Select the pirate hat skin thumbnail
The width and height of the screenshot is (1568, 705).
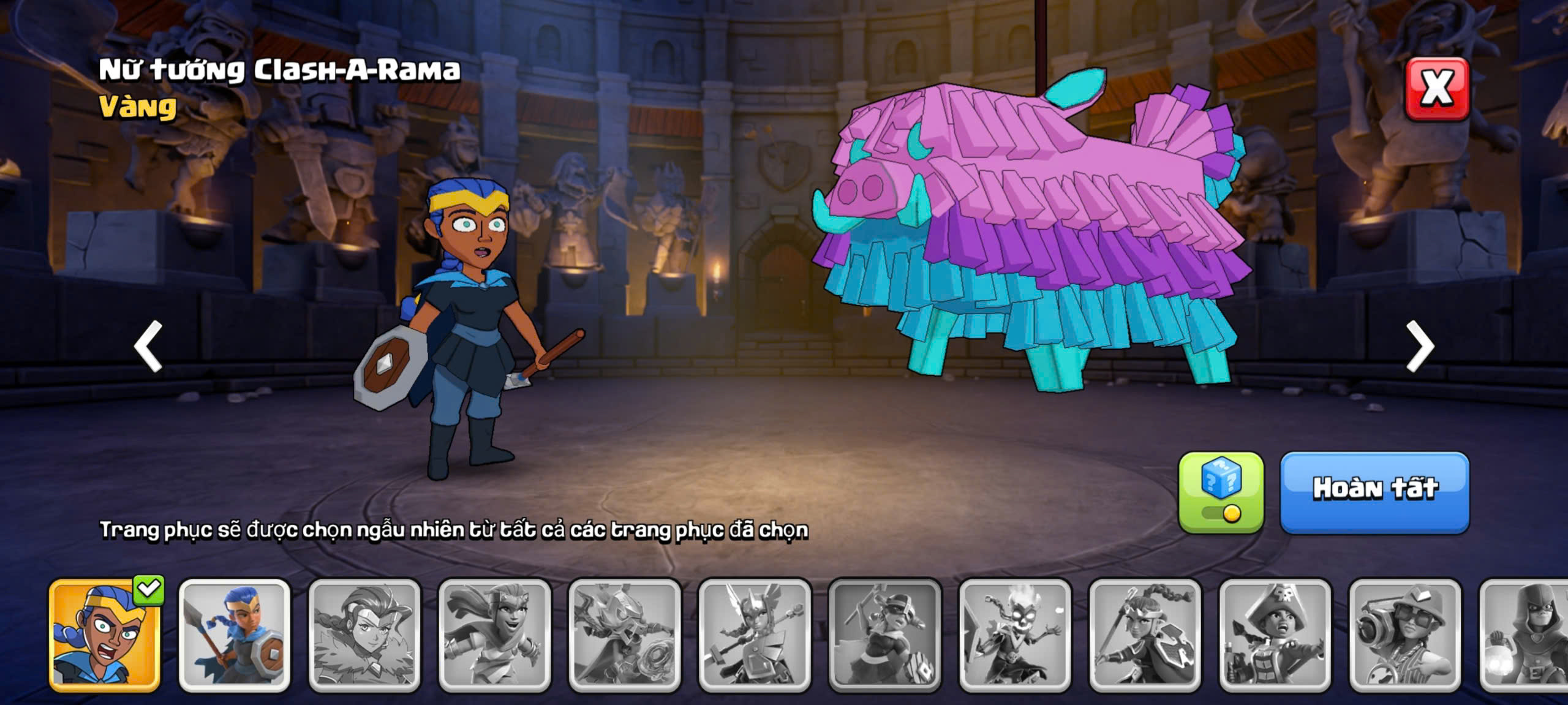coord(1275,635)
